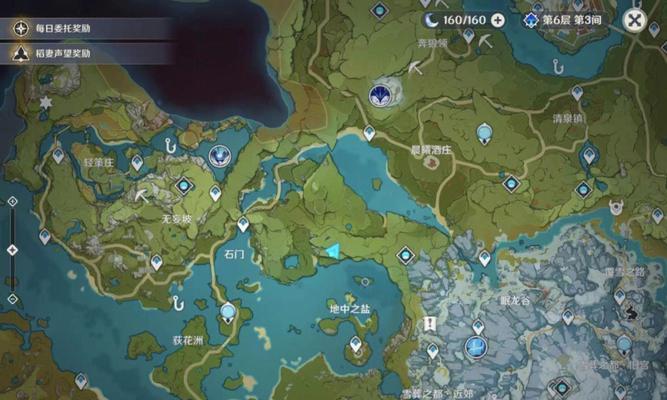The image size is (667, 400).
Task: Select the domain marker east of 轻策庄
Action: (219, 155)
